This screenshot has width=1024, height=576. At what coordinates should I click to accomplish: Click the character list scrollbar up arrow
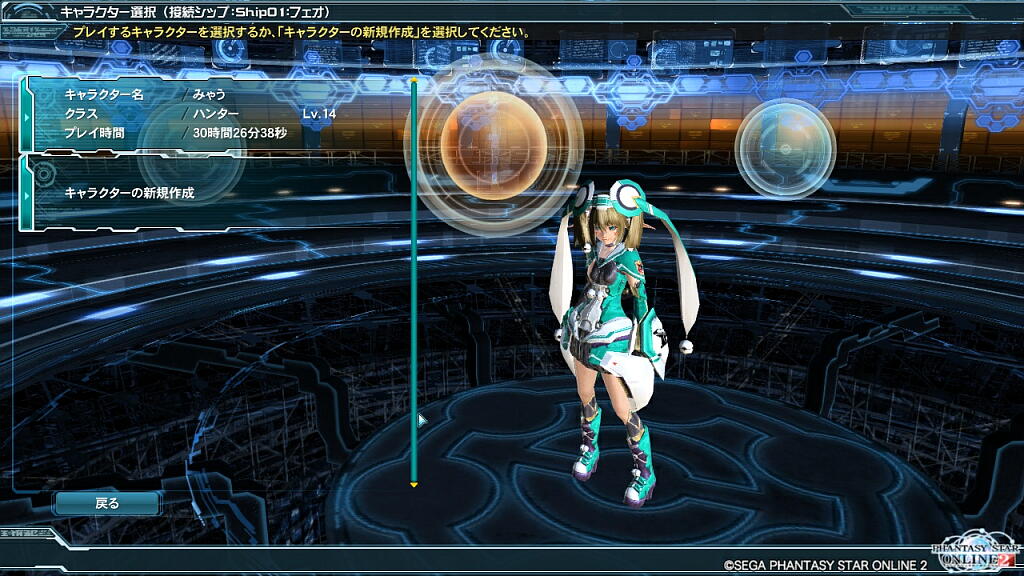click(413, 79)
